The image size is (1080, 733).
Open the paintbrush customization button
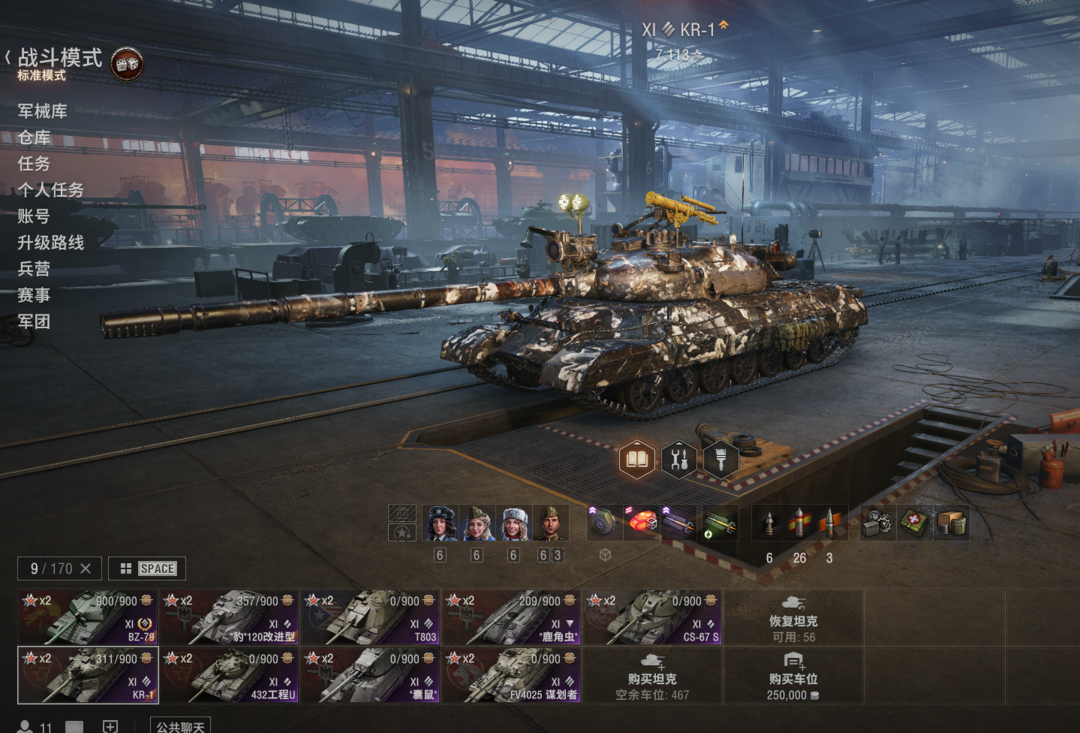tap(720, 460)
